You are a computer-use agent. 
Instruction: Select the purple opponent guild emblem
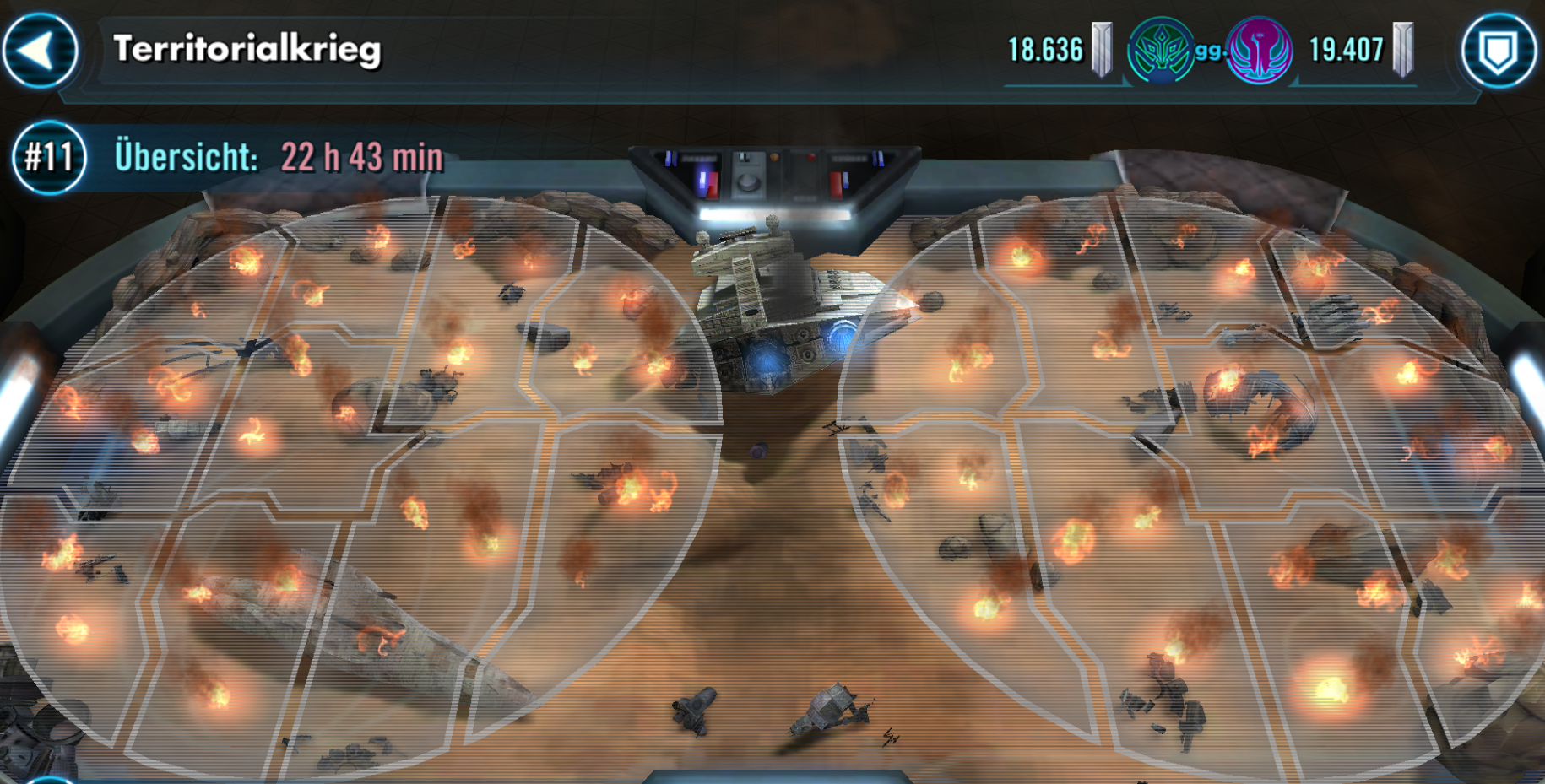[1259, 51]
